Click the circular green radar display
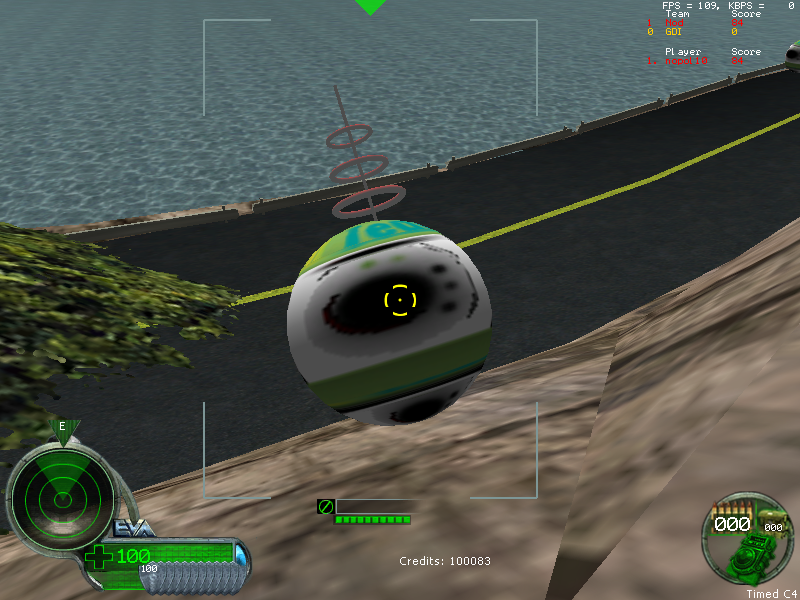The image size is (800, 600). click(59, 491)
